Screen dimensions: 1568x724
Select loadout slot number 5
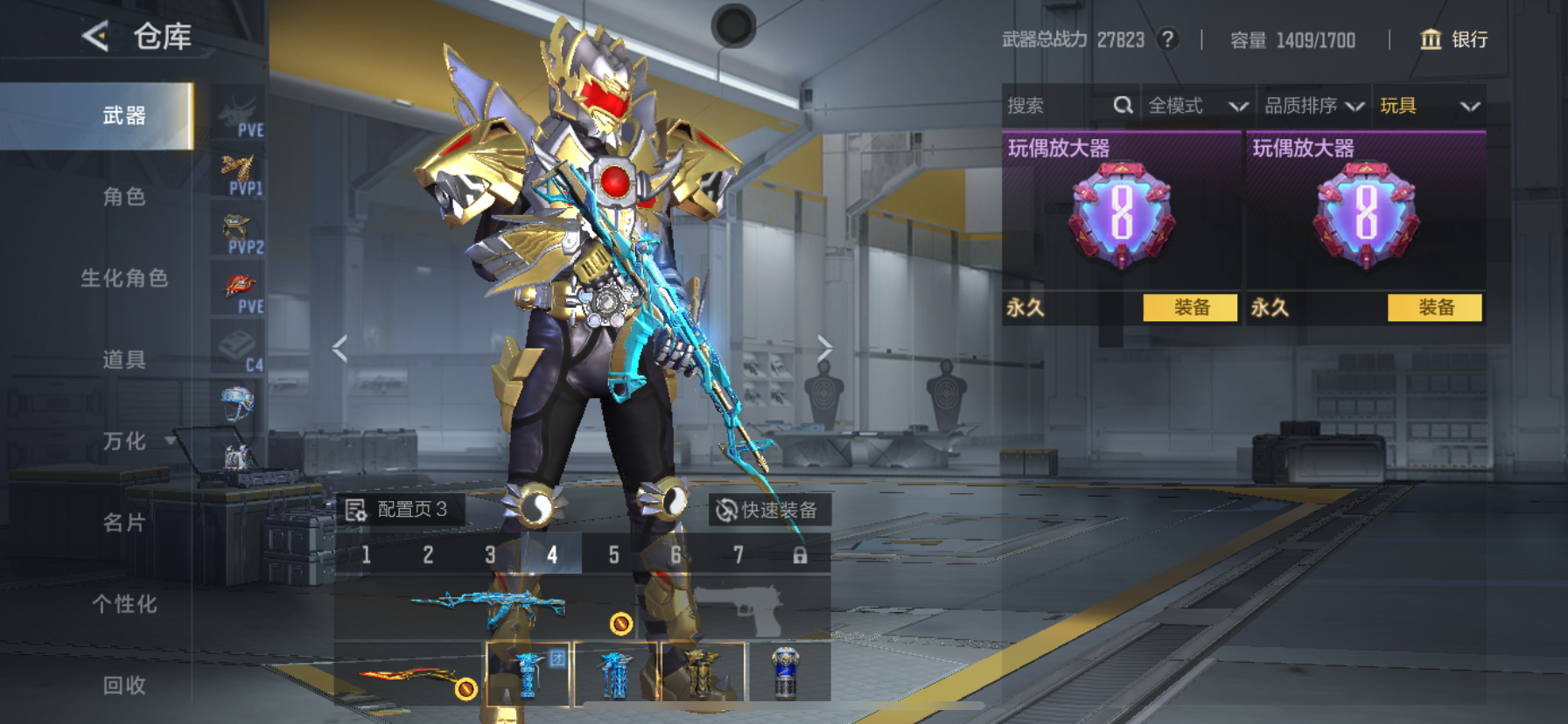(614, 554)
